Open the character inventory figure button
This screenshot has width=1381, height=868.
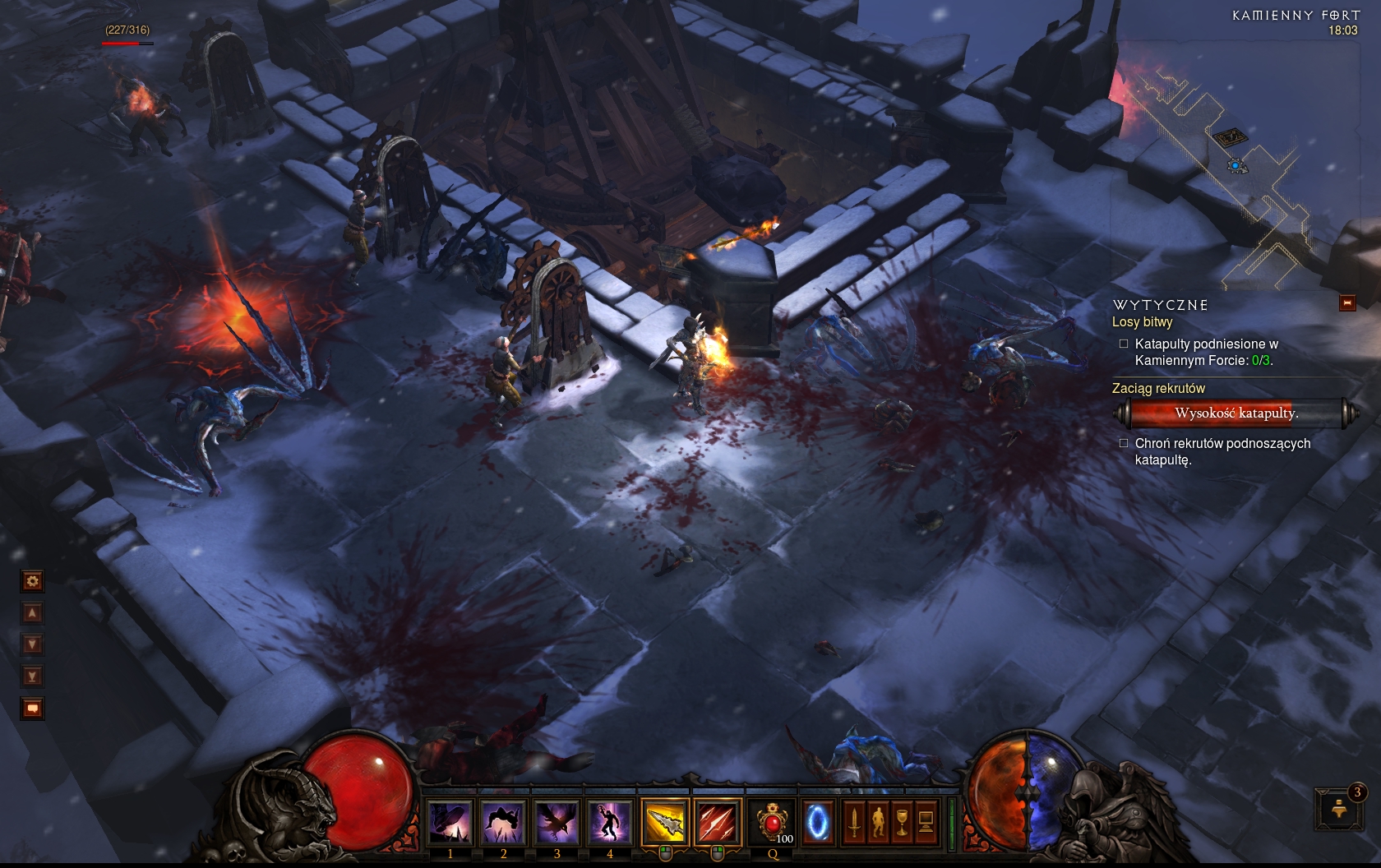point(878,821)
